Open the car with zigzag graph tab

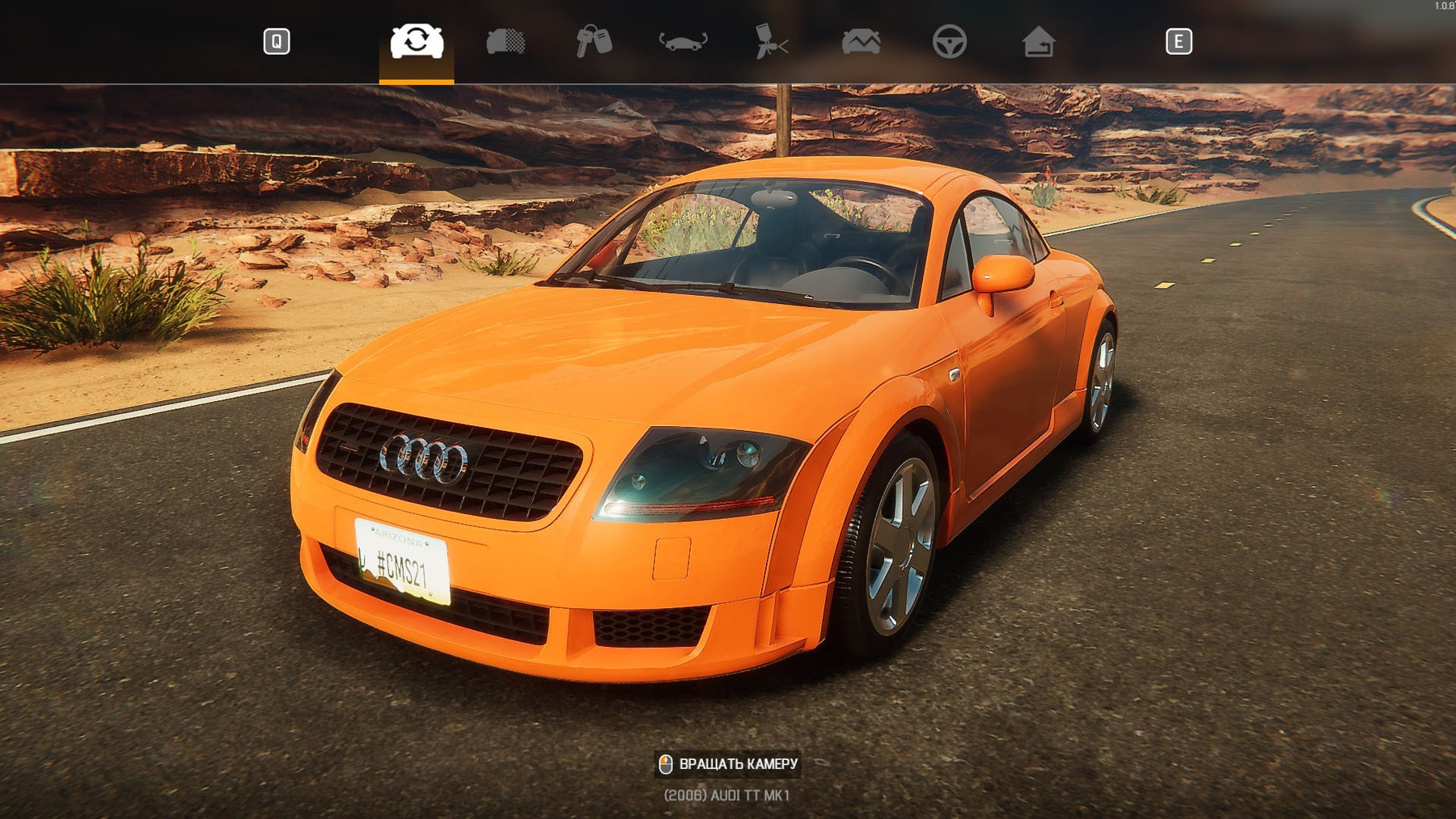click(x=861, y=41)
